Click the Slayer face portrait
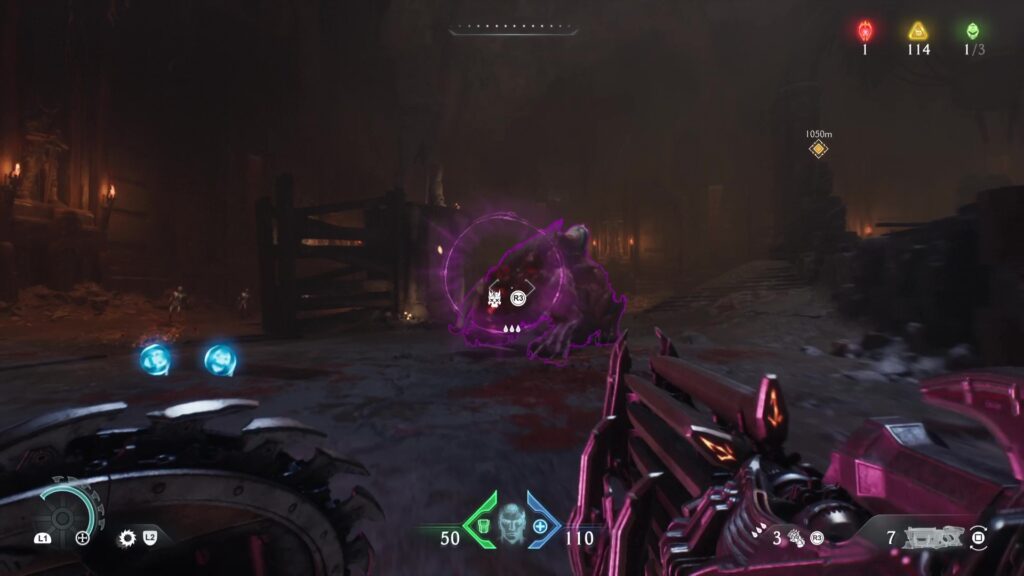This screenshot has width=1024, height=576. [512, 523]
